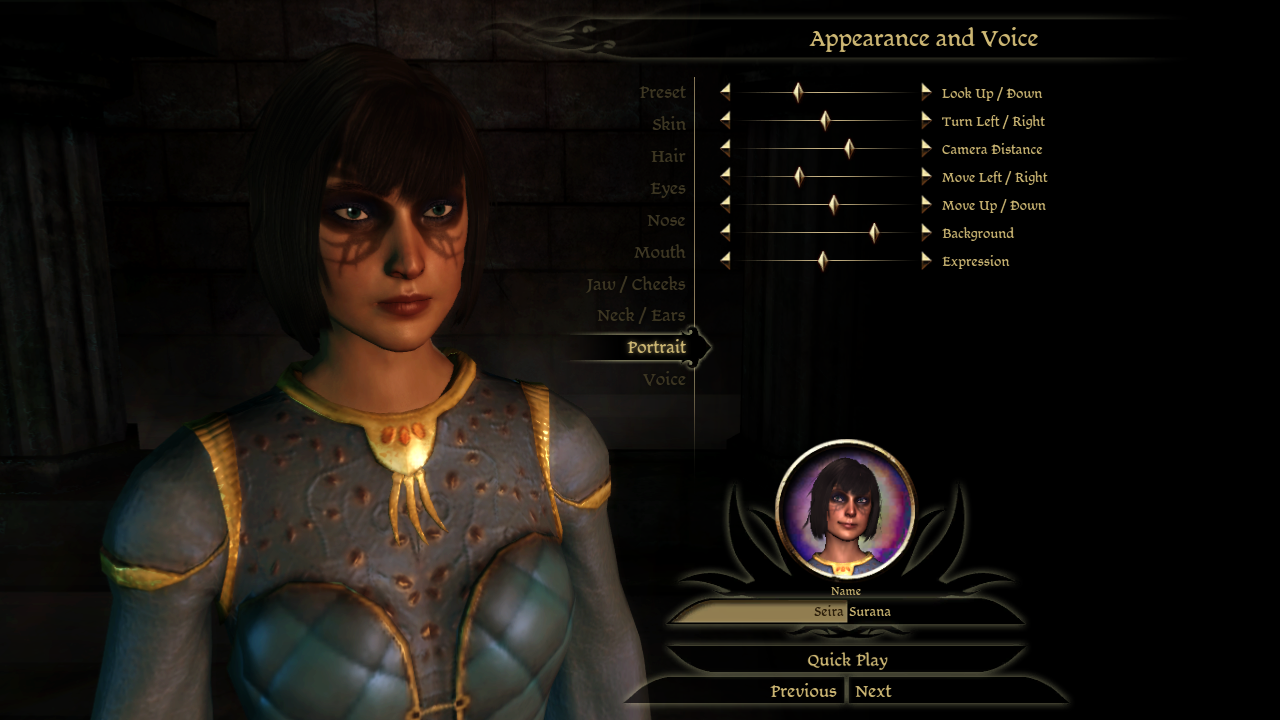Decrease Move Up / Down with left arrow
The image size is (1280, 720).
pyautogui.click(x=725, y=205)
